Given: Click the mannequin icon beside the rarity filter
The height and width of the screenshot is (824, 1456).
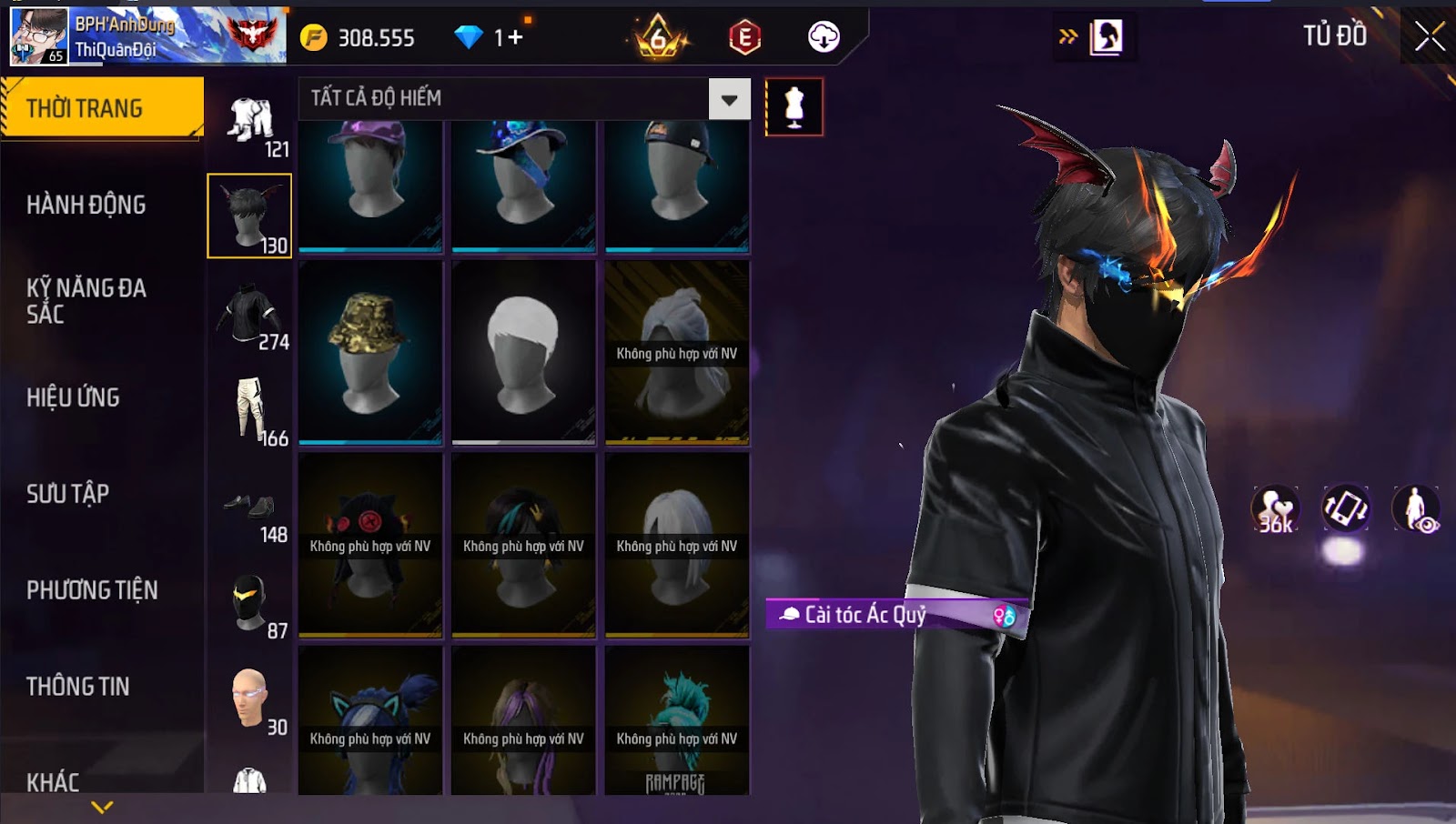Looking at the screenshot, I should [794, 106].
